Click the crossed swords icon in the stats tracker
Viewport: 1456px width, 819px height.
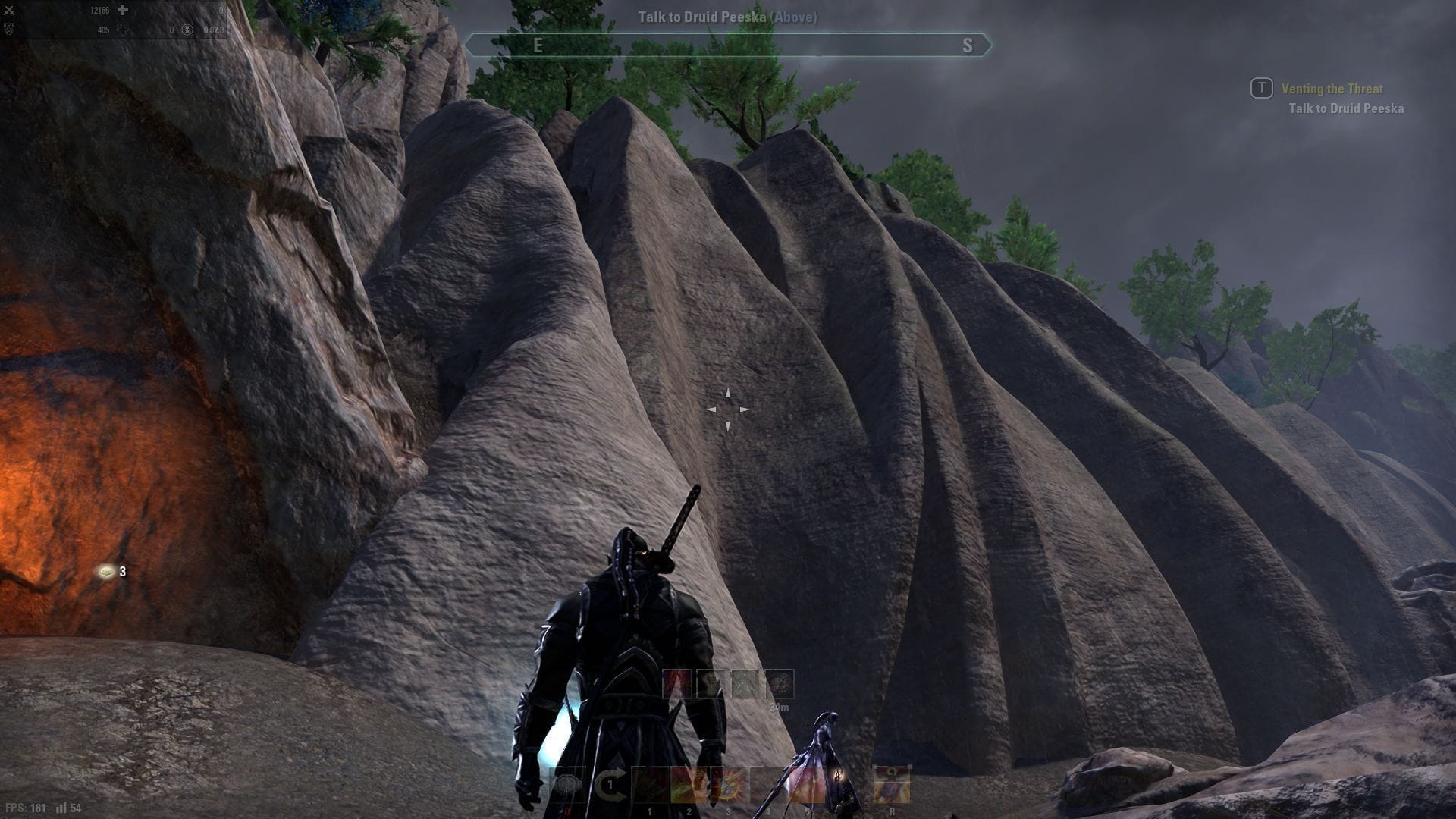pos(10,11)
